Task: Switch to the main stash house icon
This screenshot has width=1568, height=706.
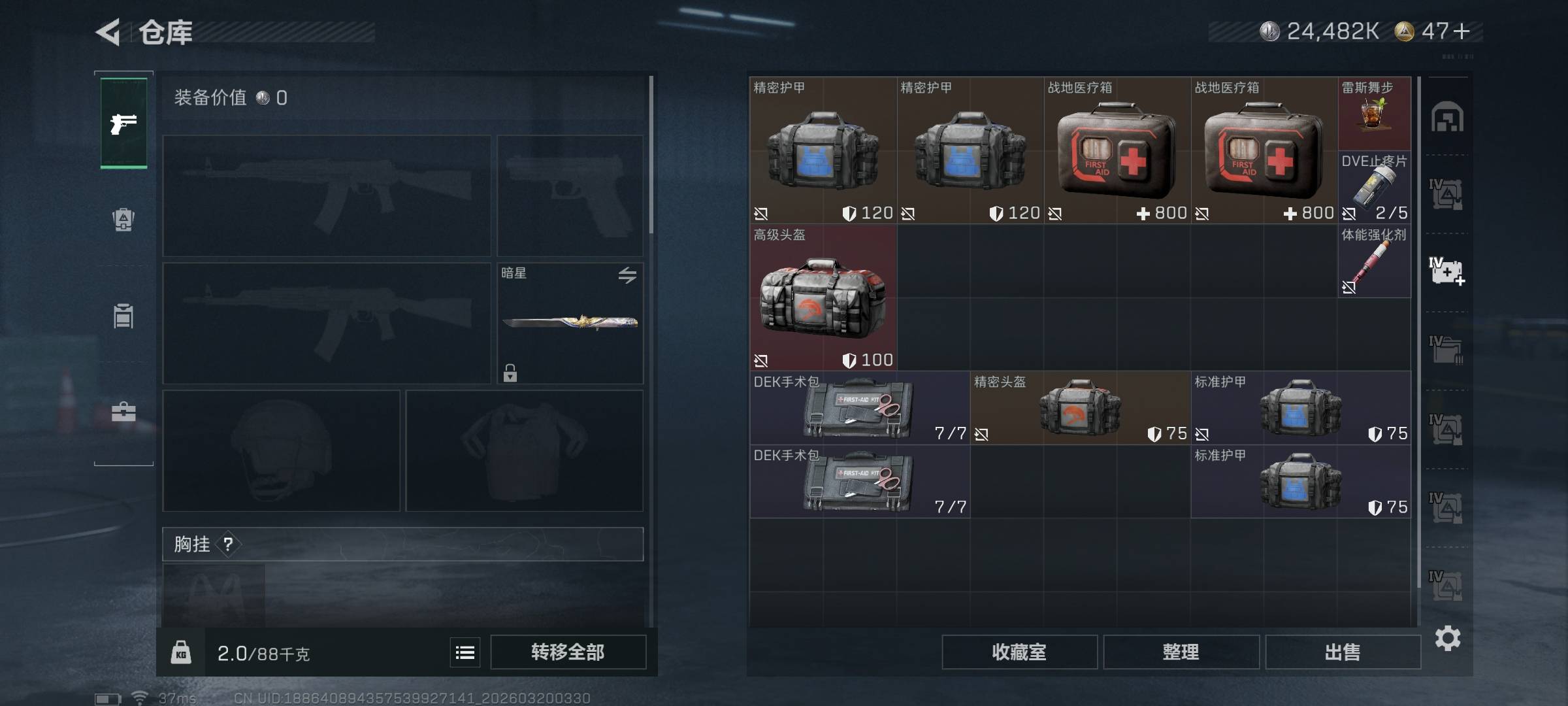Action: pos(1447,118)
